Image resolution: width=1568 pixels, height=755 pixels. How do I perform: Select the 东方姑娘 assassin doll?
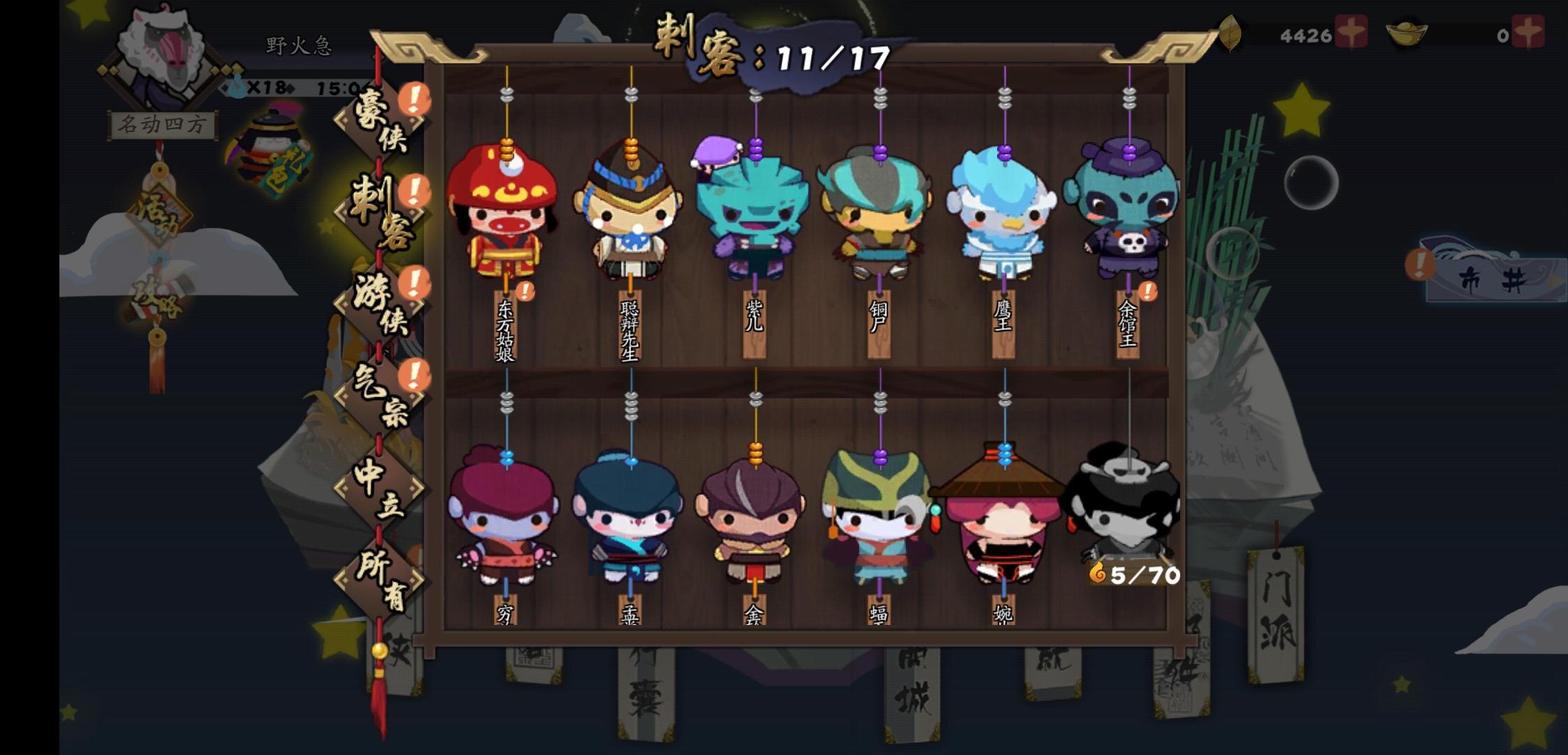point(504,217)
